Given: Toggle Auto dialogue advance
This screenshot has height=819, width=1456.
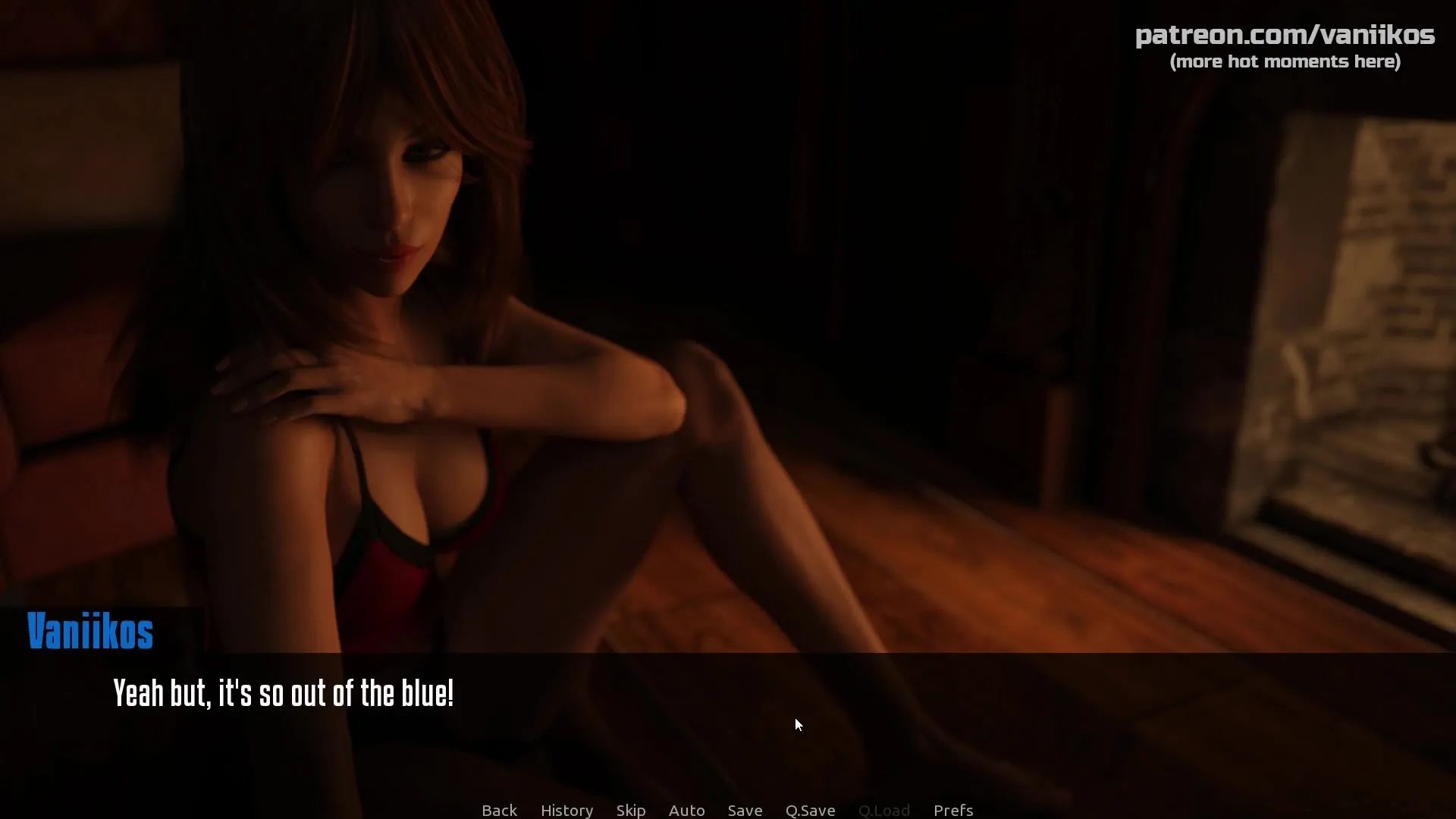Looking at the screenshot, I should 686,810.
